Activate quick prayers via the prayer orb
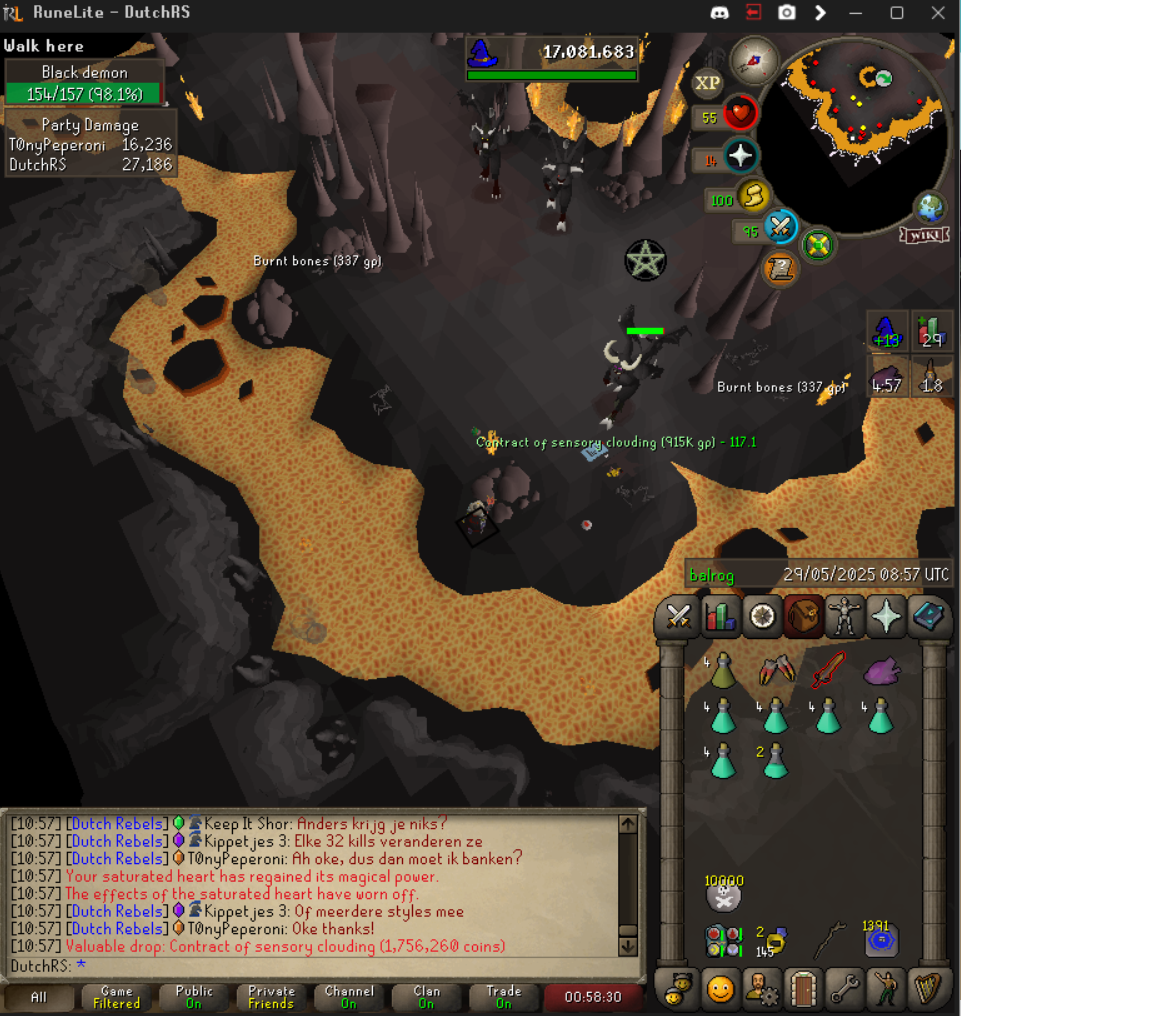Viewport: 1152px width, 1016px height. coord(741,156)
